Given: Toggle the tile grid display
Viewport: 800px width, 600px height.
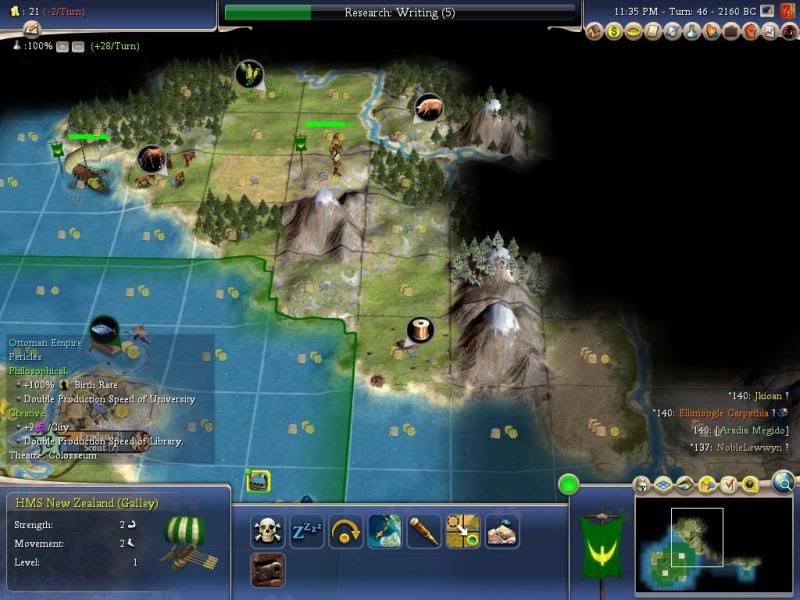Looking at the screenshot, I should [665, 485].
